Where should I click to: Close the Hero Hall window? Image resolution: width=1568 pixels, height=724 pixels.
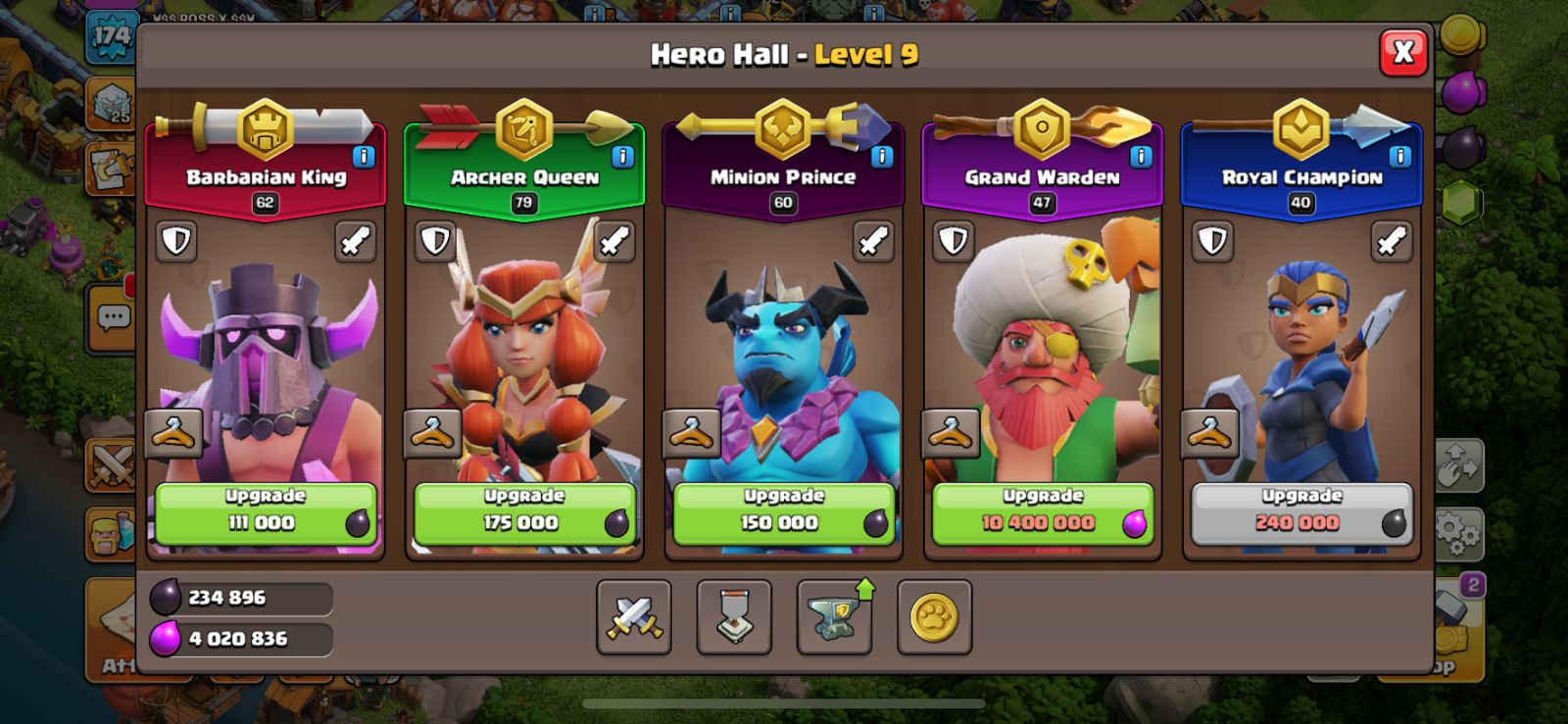[x=1402, y=53]
